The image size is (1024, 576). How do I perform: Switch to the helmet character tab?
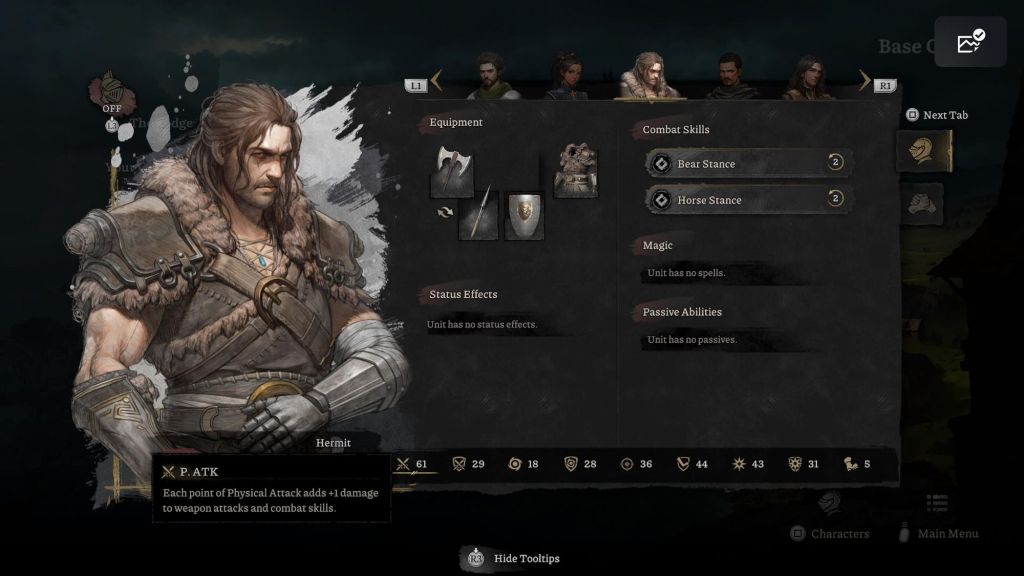923,152
